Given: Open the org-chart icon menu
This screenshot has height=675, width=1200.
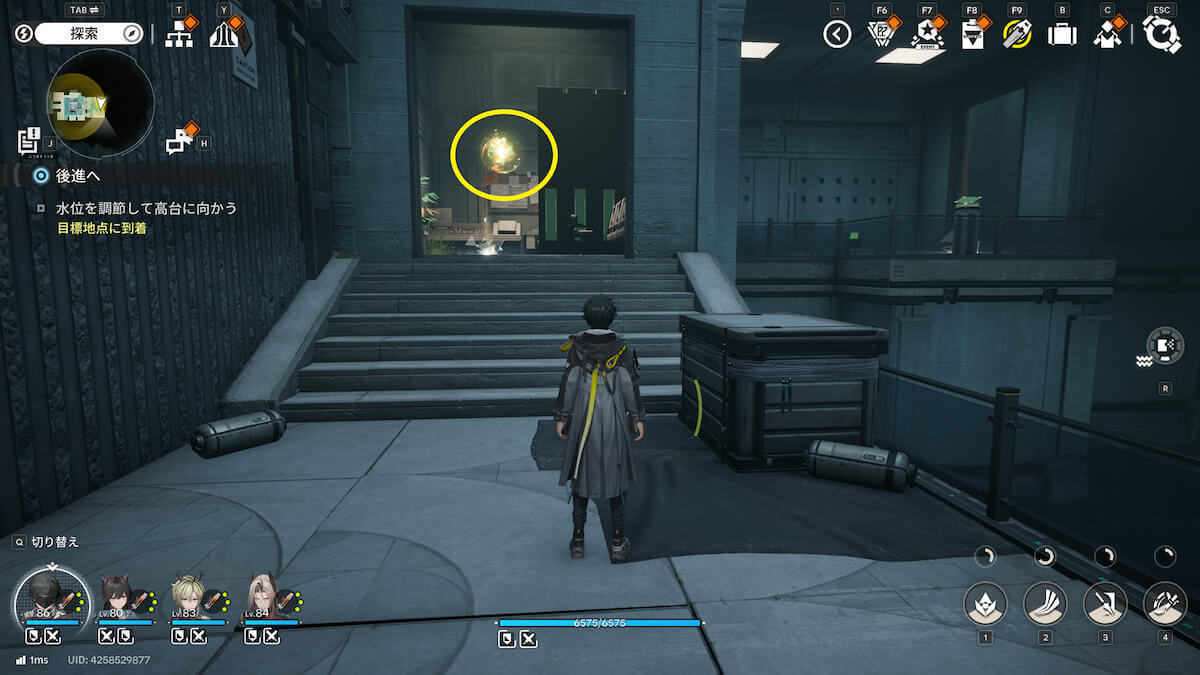Looking at the screenshot, I should coord(179,35).
